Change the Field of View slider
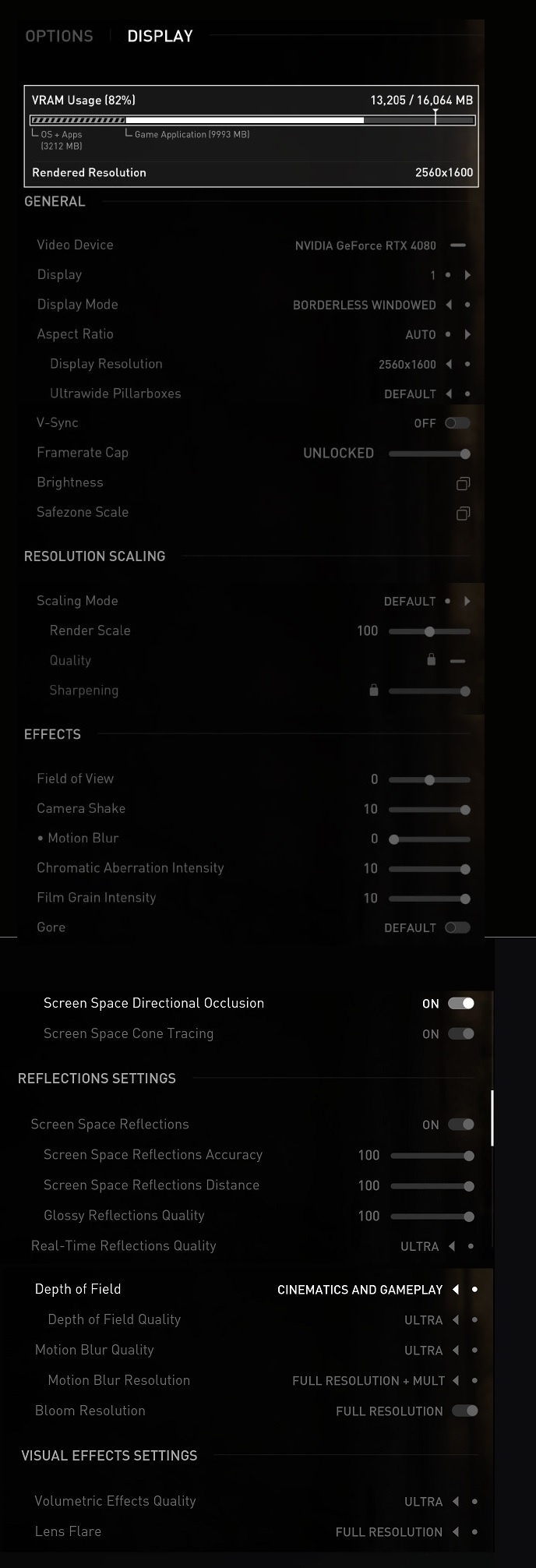This screenshot has height=1568, width=536. pos(429,779)
